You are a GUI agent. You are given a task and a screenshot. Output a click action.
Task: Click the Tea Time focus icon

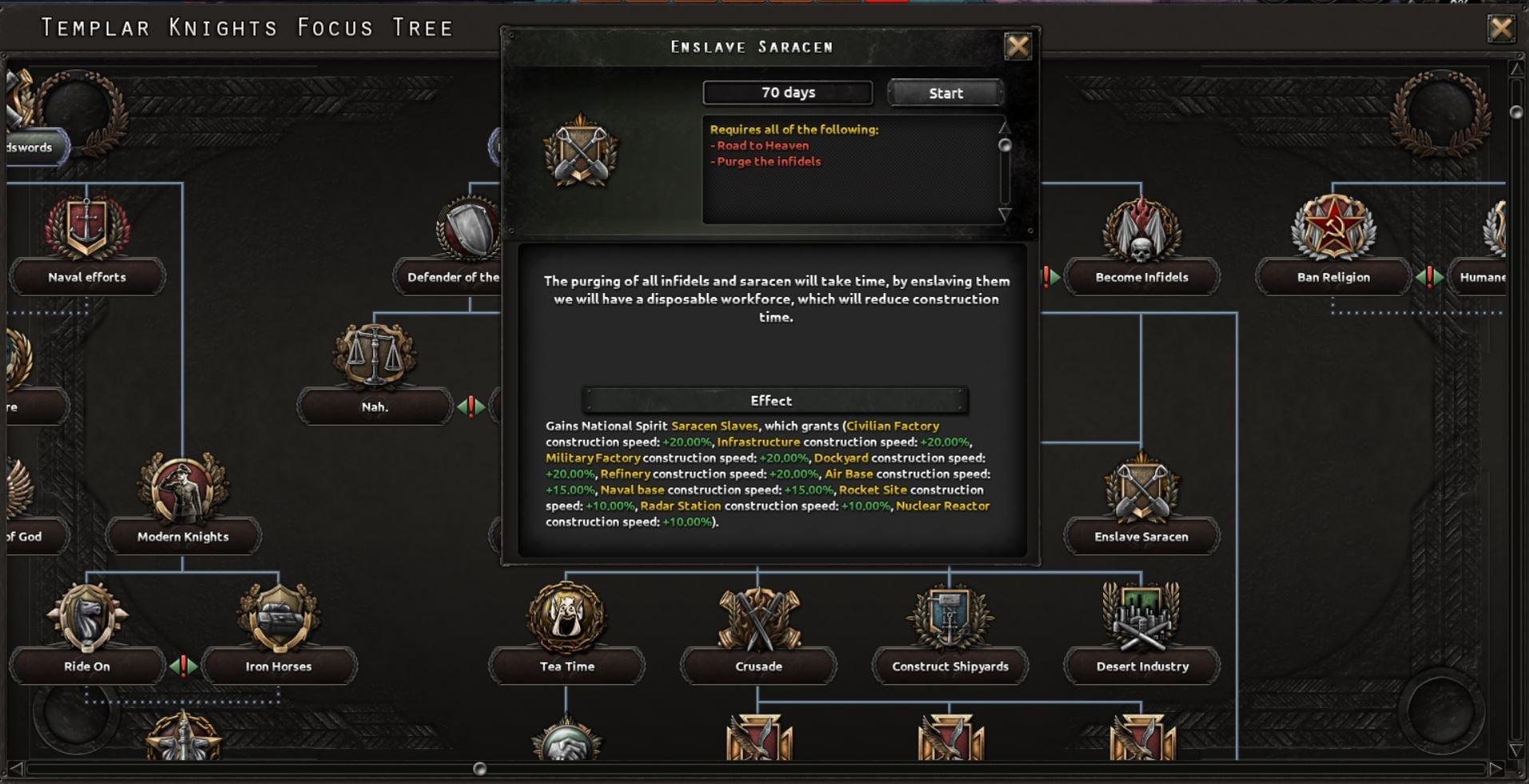566,619
